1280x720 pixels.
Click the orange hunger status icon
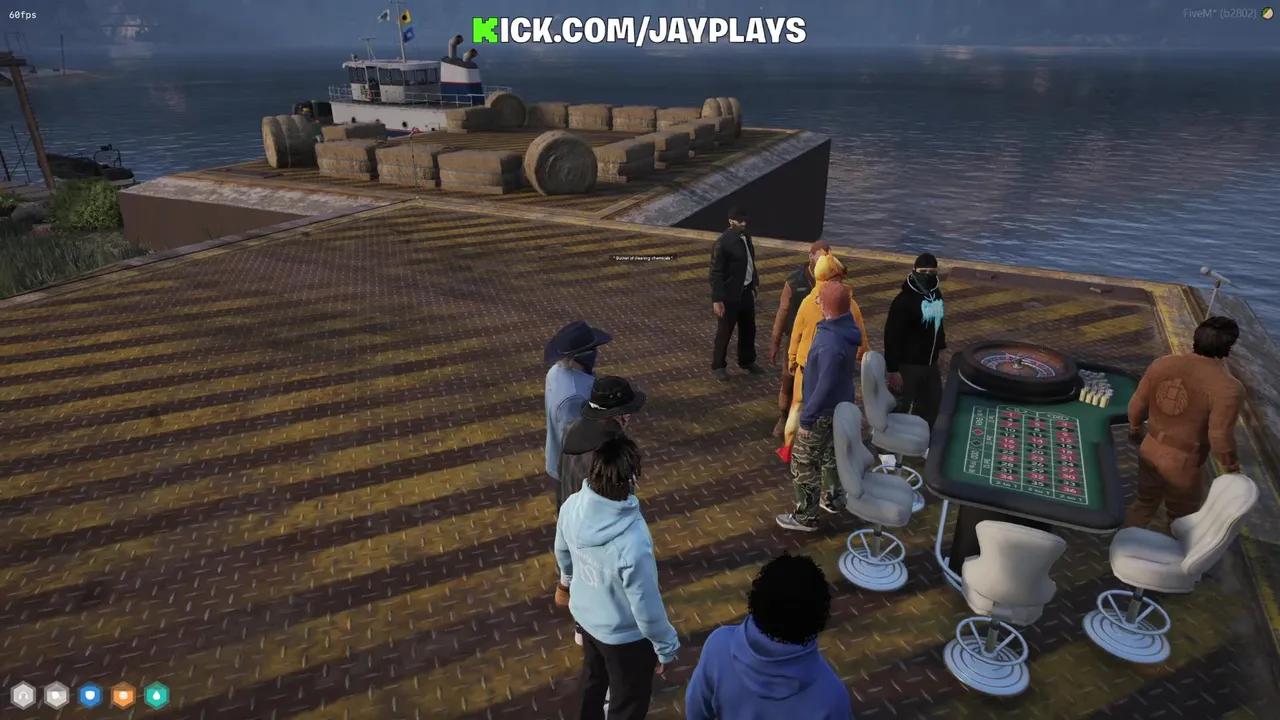point(122,695)
